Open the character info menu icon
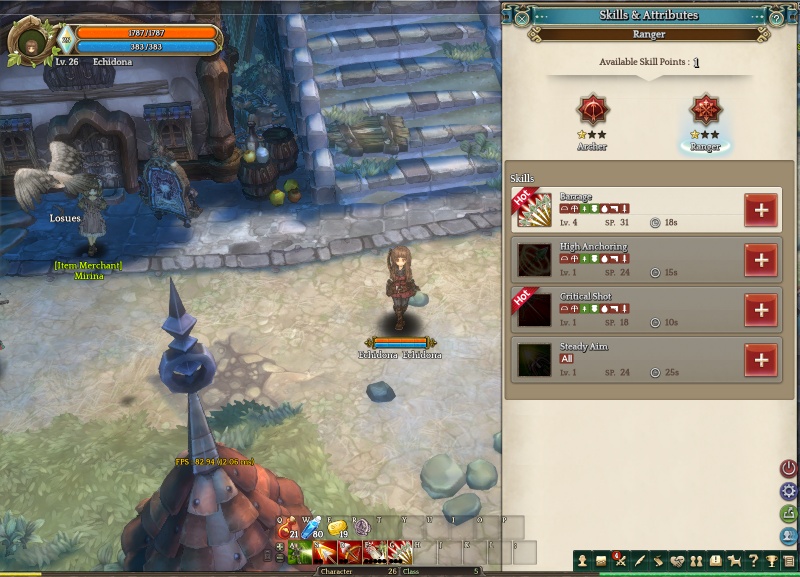Viewport: 800px width, 577px height. click(583, 561)
